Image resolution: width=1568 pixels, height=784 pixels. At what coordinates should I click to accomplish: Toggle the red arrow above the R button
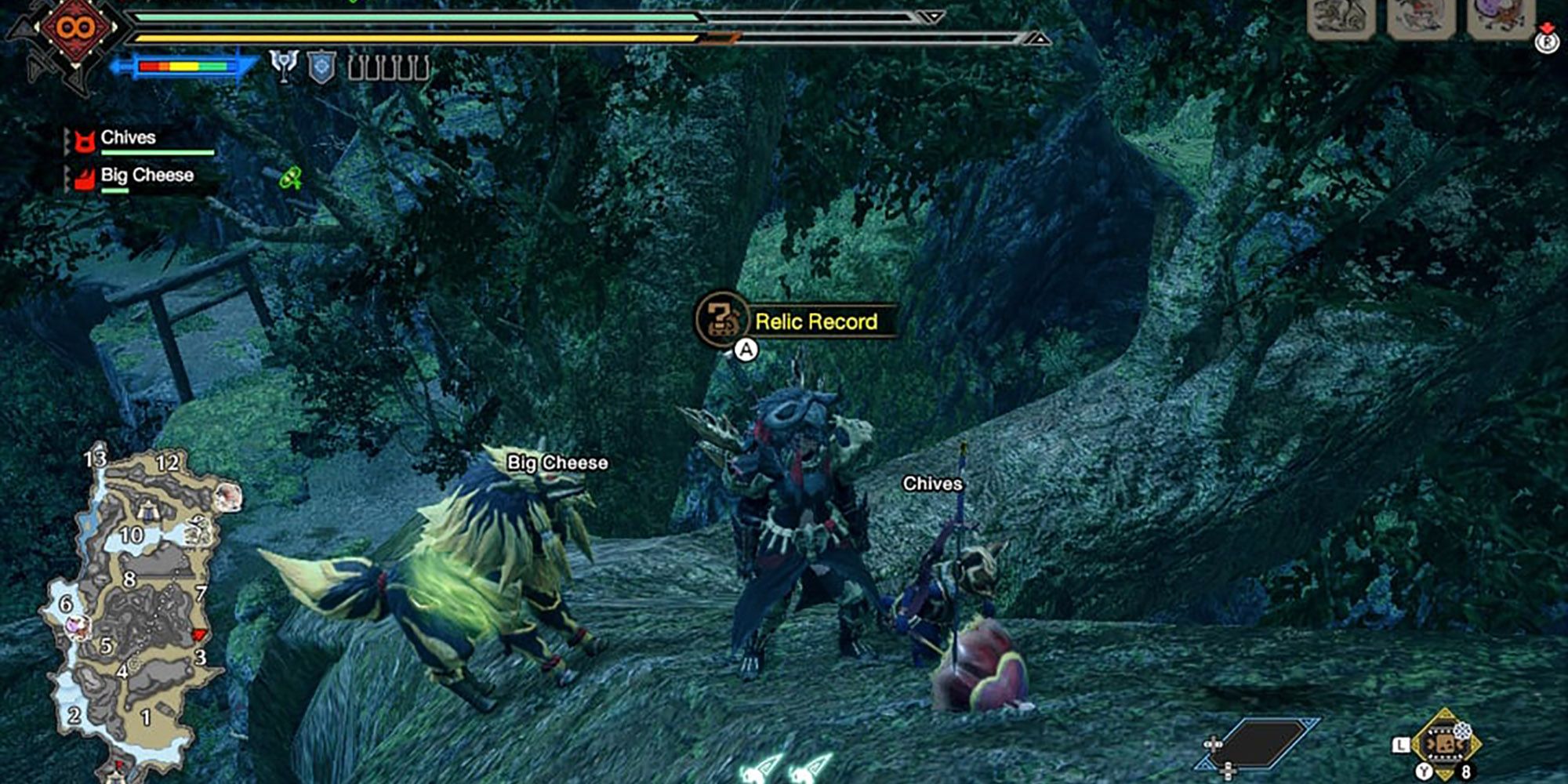tap(1548, 26)
